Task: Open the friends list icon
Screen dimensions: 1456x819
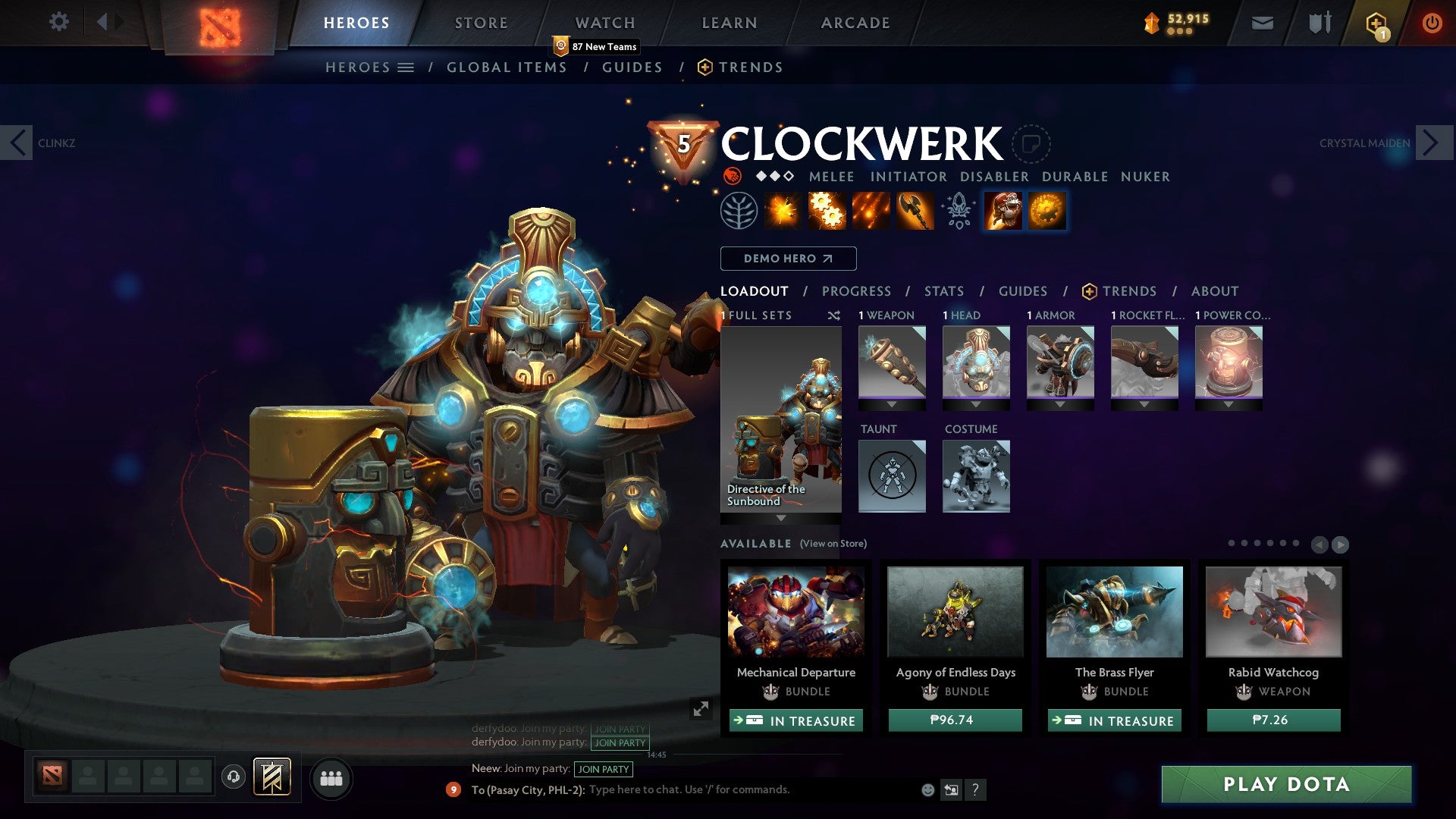Action: pyautogui.click(x=330, y=777)
